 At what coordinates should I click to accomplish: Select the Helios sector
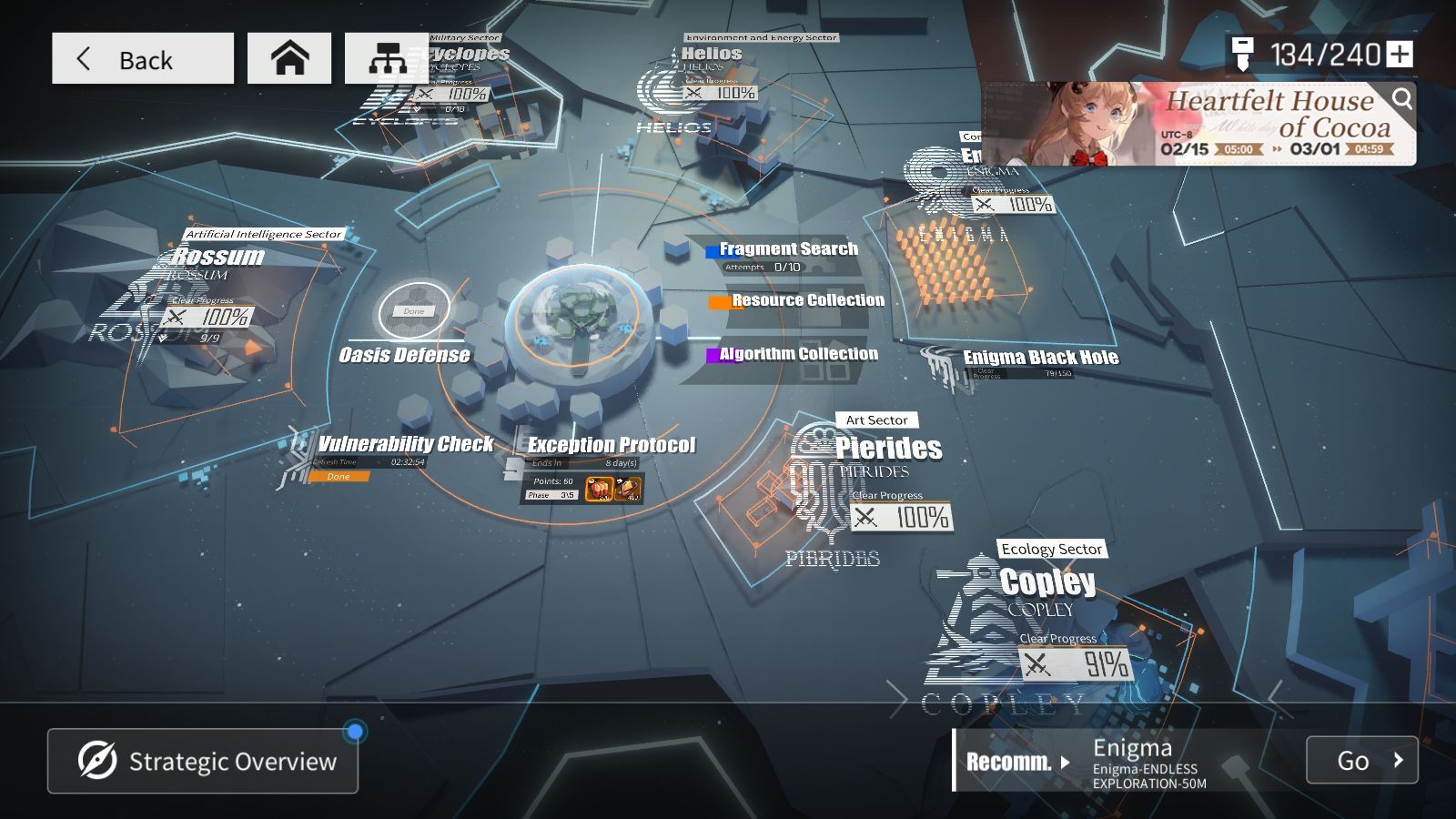click(x=711, y=55)
